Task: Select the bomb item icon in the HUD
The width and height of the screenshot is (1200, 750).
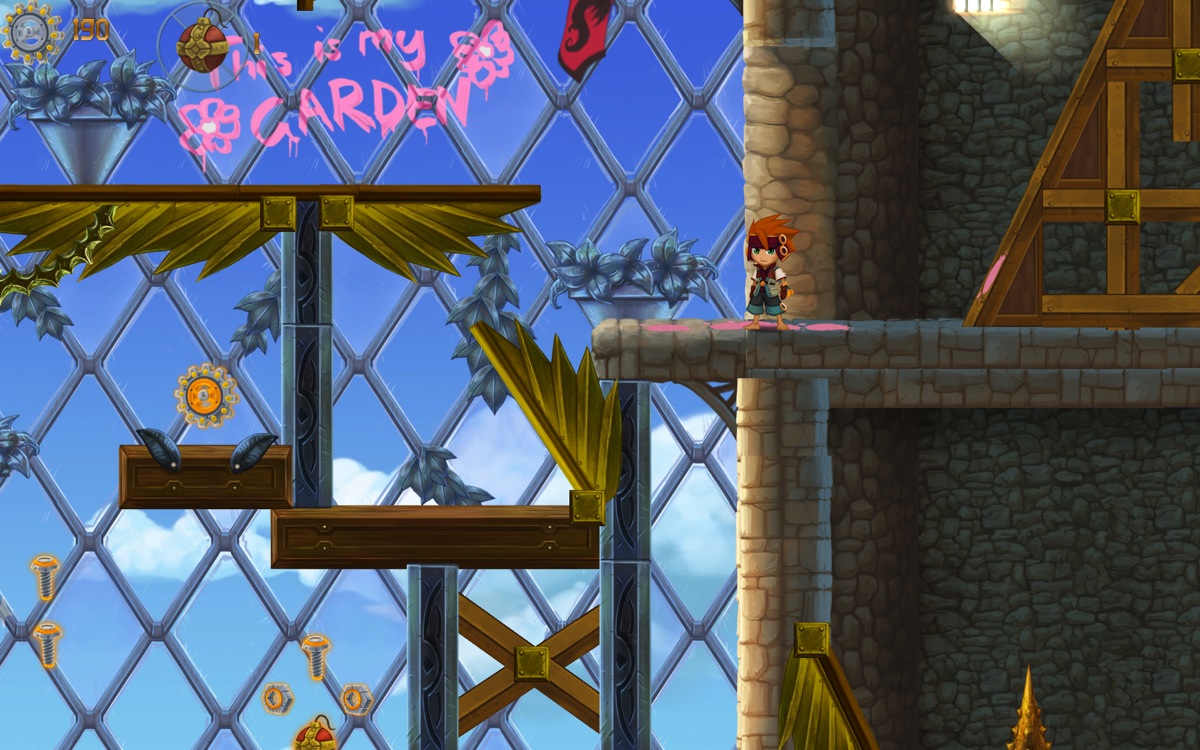Action: click(x=201, y=45)
